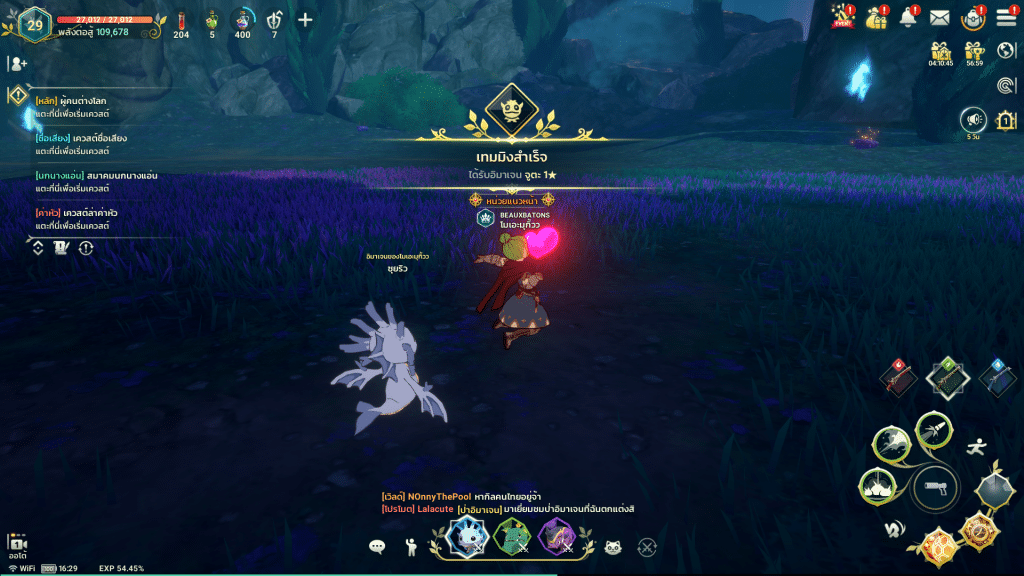Image resolution: width=1024 pixels, height=576 pixels.
Task: Use the red health potion slot
Action: pyautogui.click(x=181, y=22)
